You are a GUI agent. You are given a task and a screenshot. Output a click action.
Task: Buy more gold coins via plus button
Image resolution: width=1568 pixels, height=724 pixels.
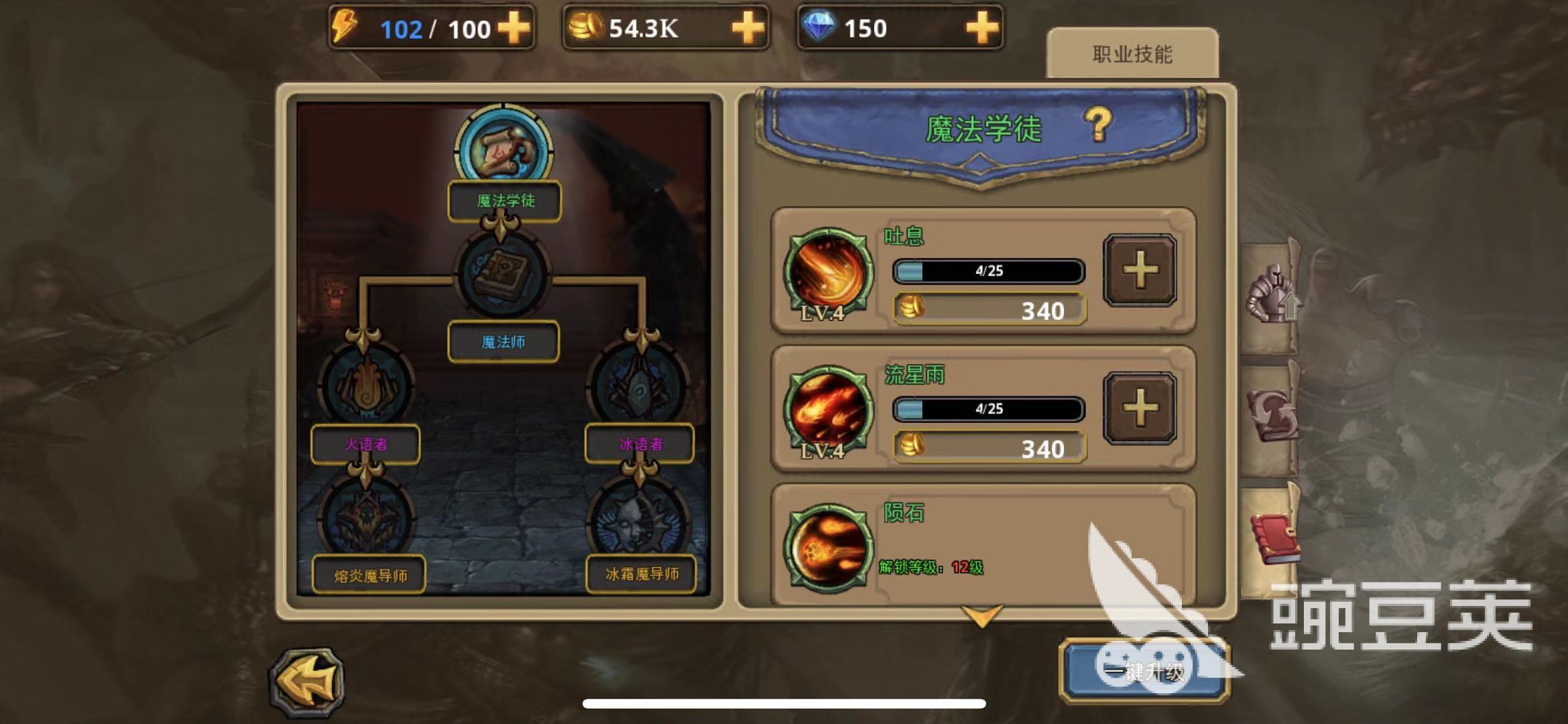[x=747, y=28]
